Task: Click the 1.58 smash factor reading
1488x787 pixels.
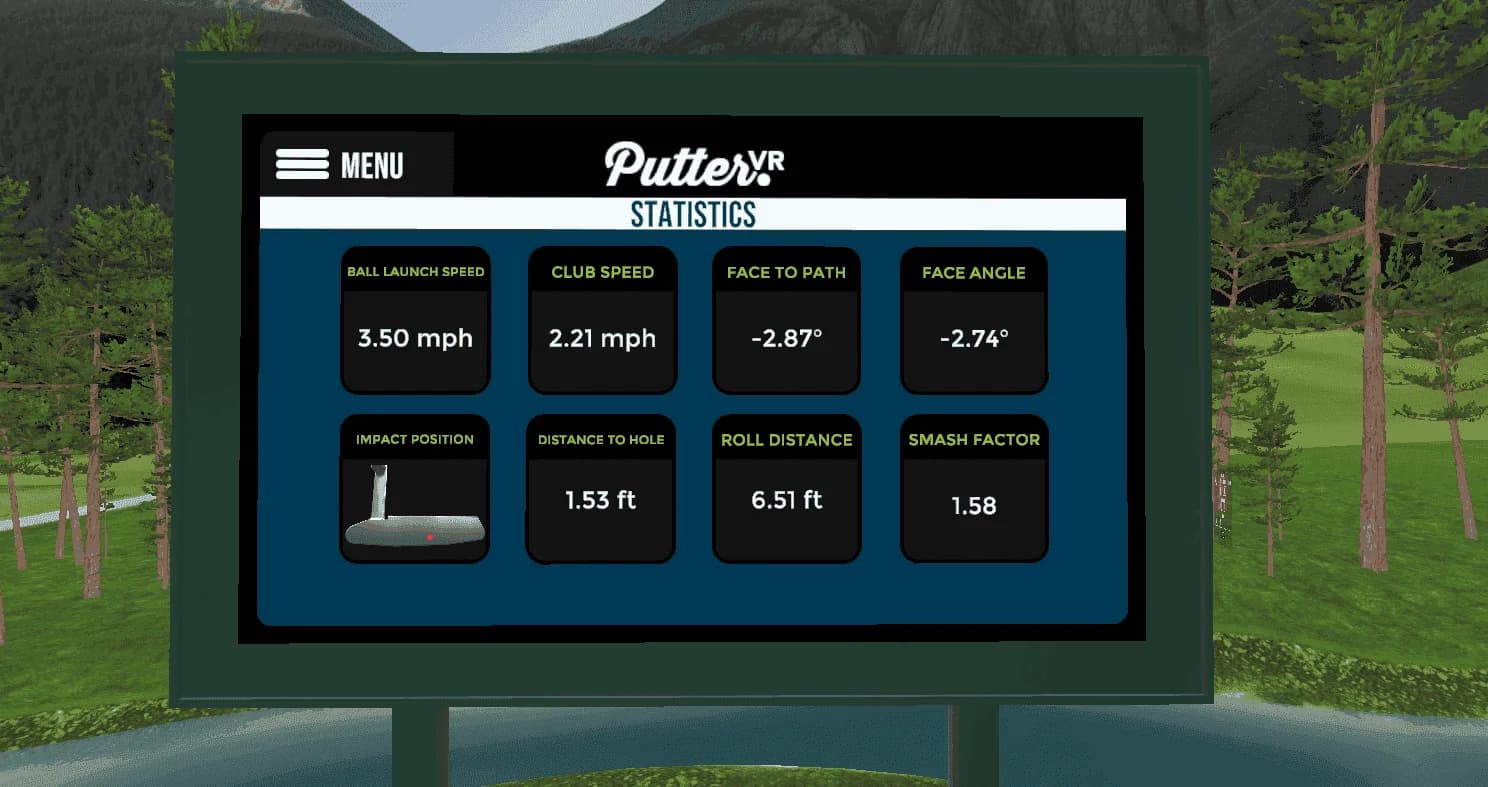Action: [973, 506]
